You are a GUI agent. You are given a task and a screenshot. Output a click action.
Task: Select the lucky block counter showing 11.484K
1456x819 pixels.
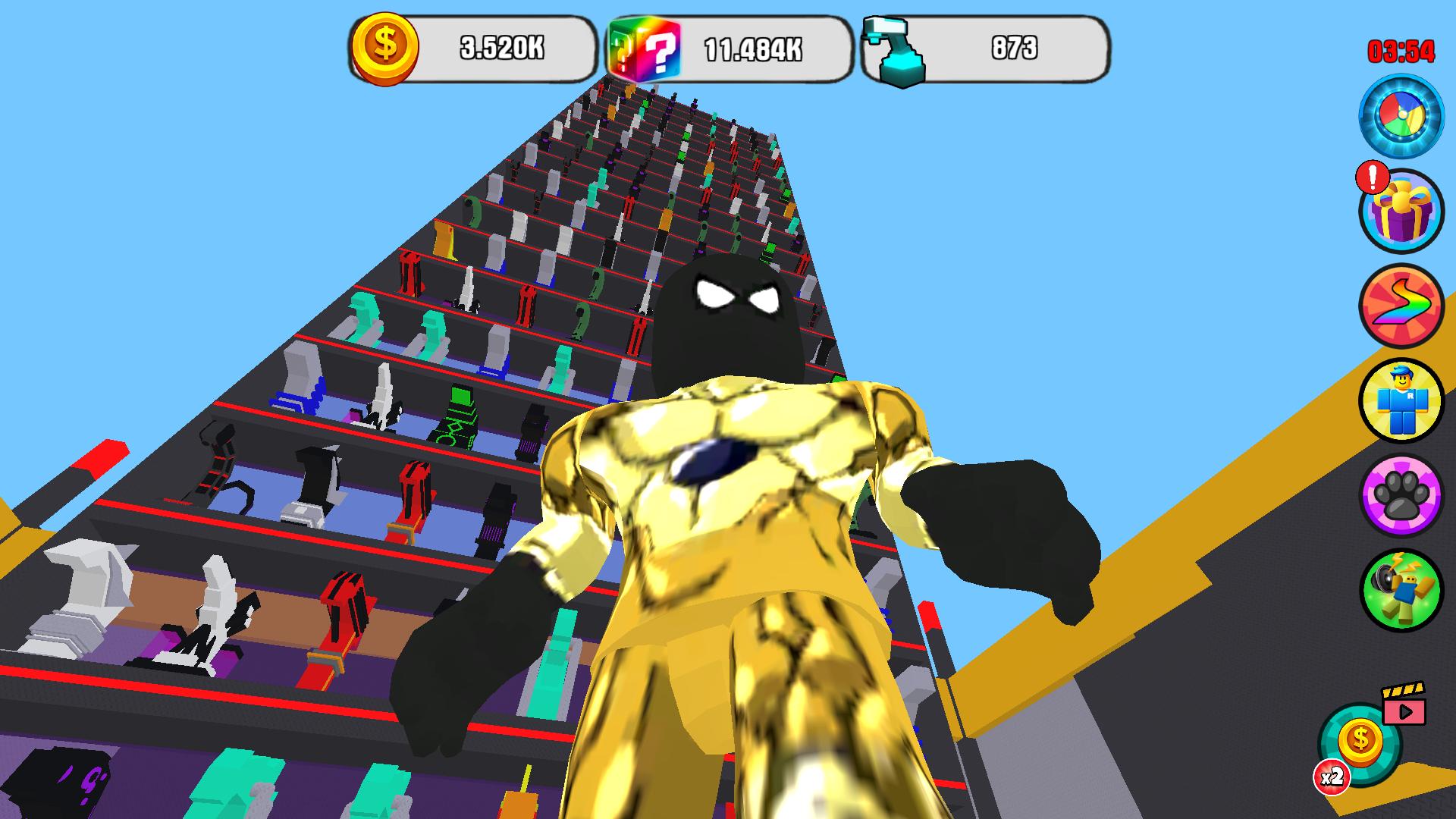755,47
